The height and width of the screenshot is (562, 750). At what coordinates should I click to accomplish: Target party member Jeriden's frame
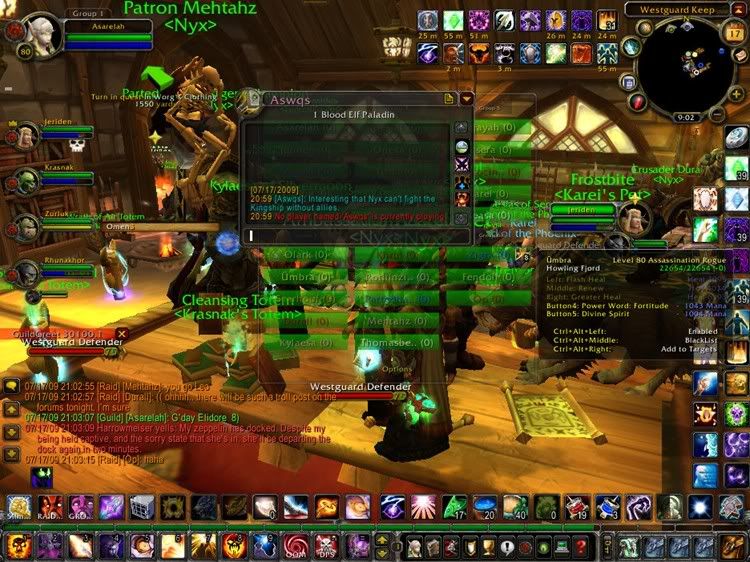pyautogui.click(x=27, y=136)
